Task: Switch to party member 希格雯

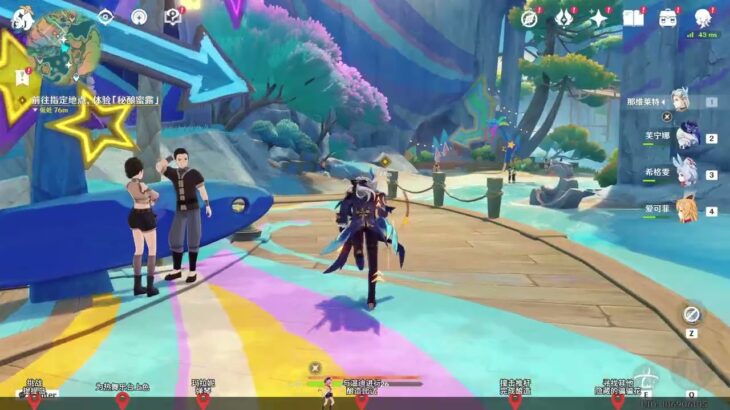Action: (685, 173)
